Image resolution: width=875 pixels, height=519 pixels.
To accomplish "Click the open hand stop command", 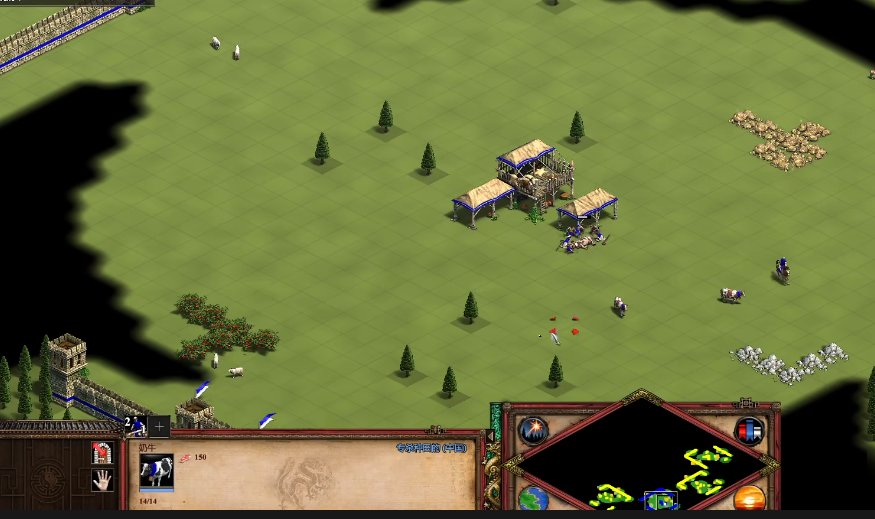I will tap(101, 480).
